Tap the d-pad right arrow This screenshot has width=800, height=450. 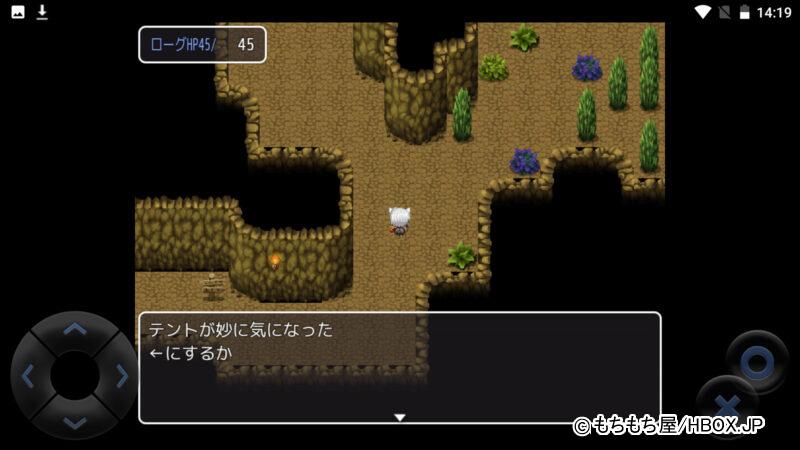pos(122,377)
